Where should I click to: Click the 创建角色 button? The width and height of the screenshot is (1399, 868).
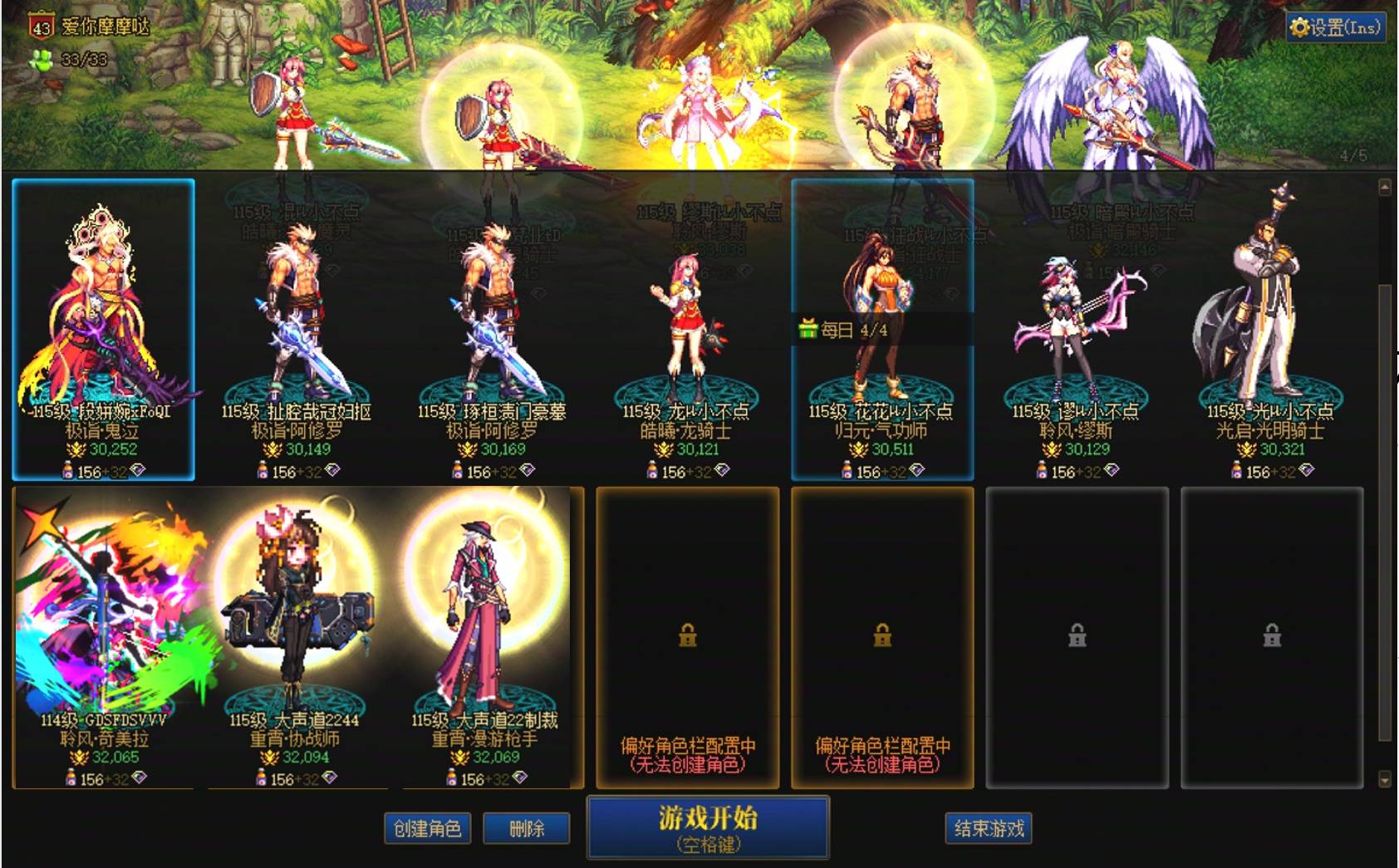(427, 829)
